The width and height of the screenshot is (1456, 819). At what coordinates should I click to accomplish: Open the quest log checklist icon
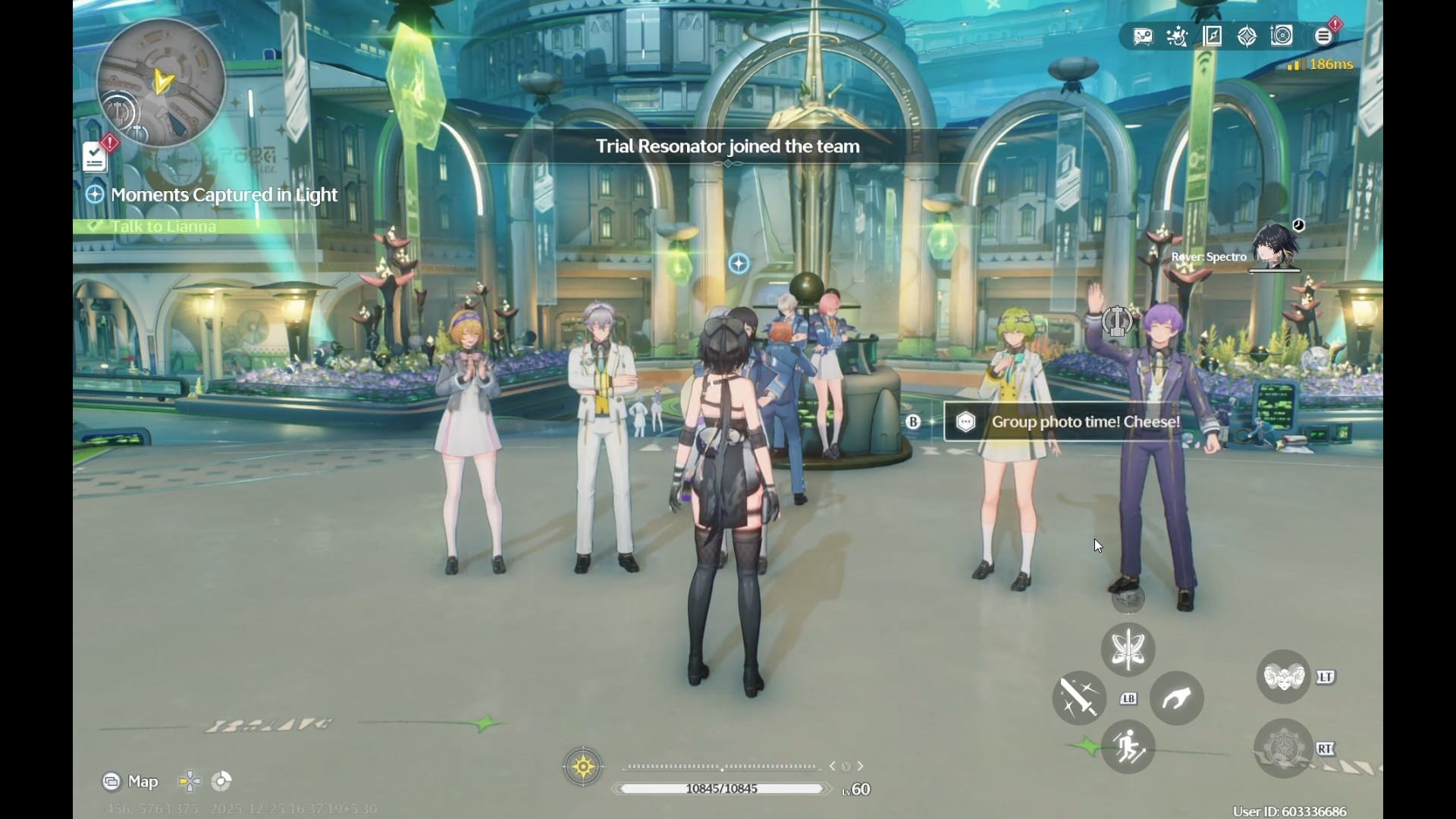[x=95, y=158]
